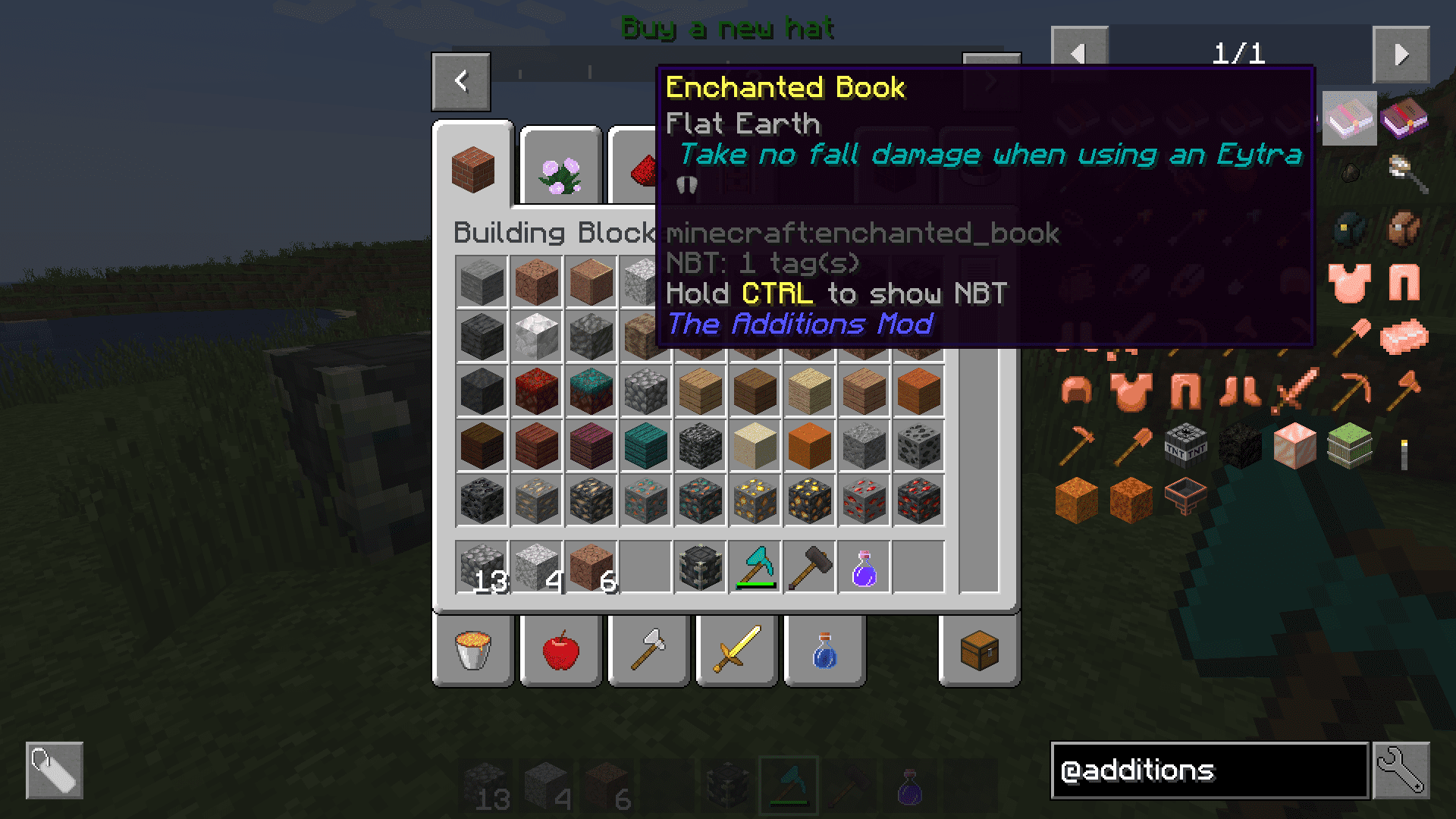Advance the item list to next page
This screenshot has height=819, width=1456.
click(x=1401, y=54)
